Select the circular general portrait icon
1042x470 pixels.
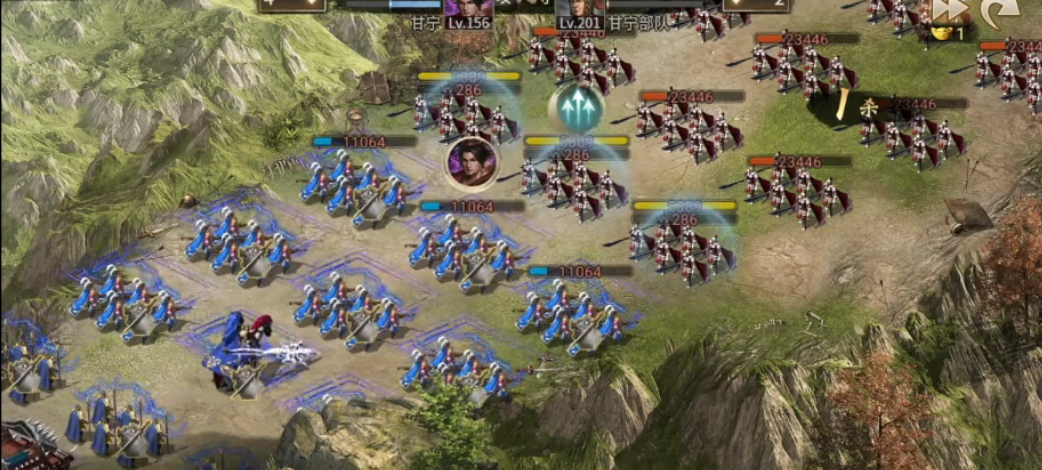(x=473, y=163)
